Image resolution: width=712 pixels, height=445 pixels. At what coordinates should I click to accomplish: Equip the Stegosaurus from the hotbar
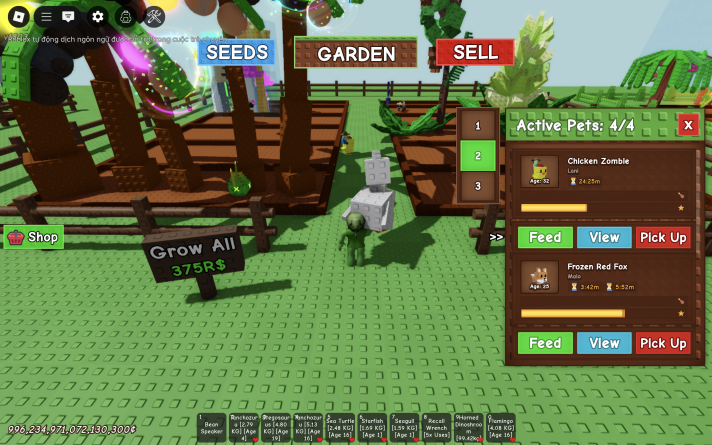[275, 428]
